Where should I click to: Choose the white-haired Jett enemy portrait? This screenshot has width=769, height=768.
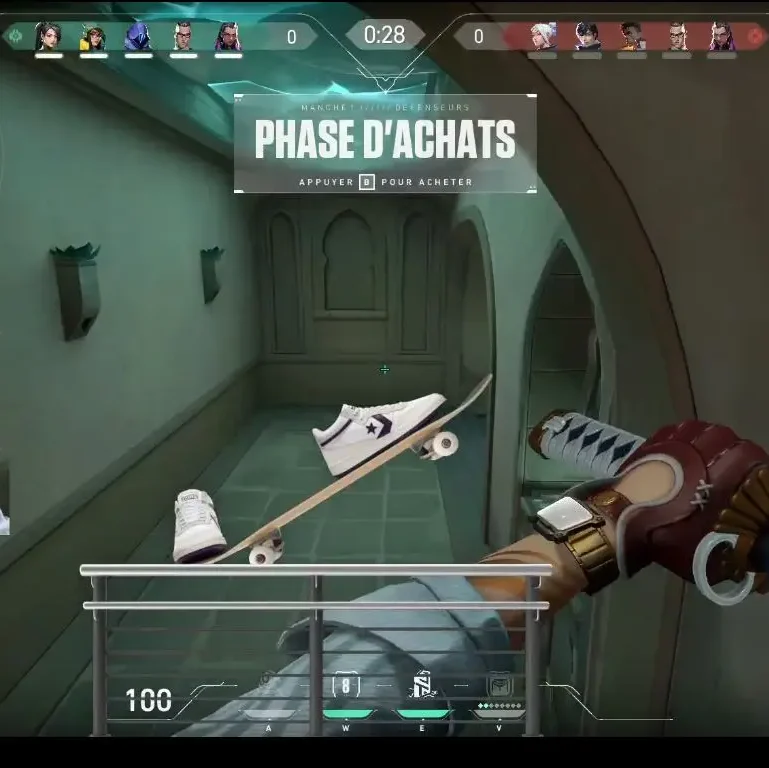click(x=543, y=37)
